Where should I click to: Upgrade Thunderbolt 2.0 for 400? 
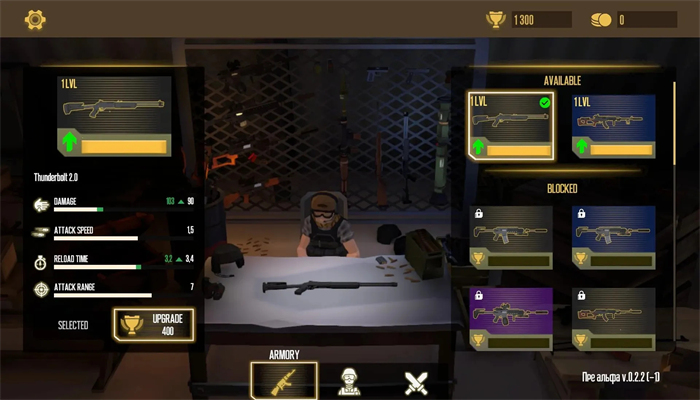click(154, 324)
